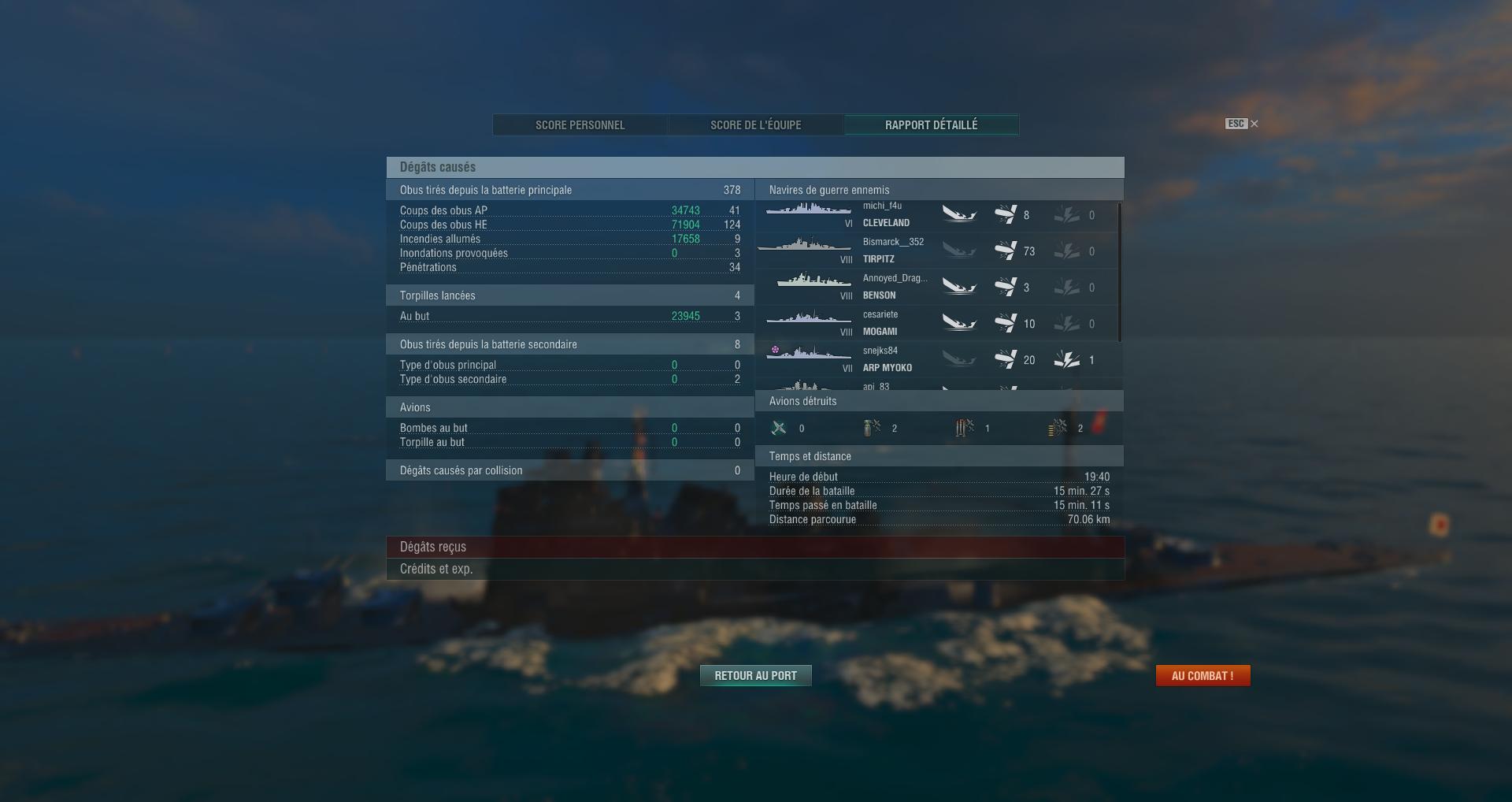Open the Score de l'équipe tab

(755, 124)
